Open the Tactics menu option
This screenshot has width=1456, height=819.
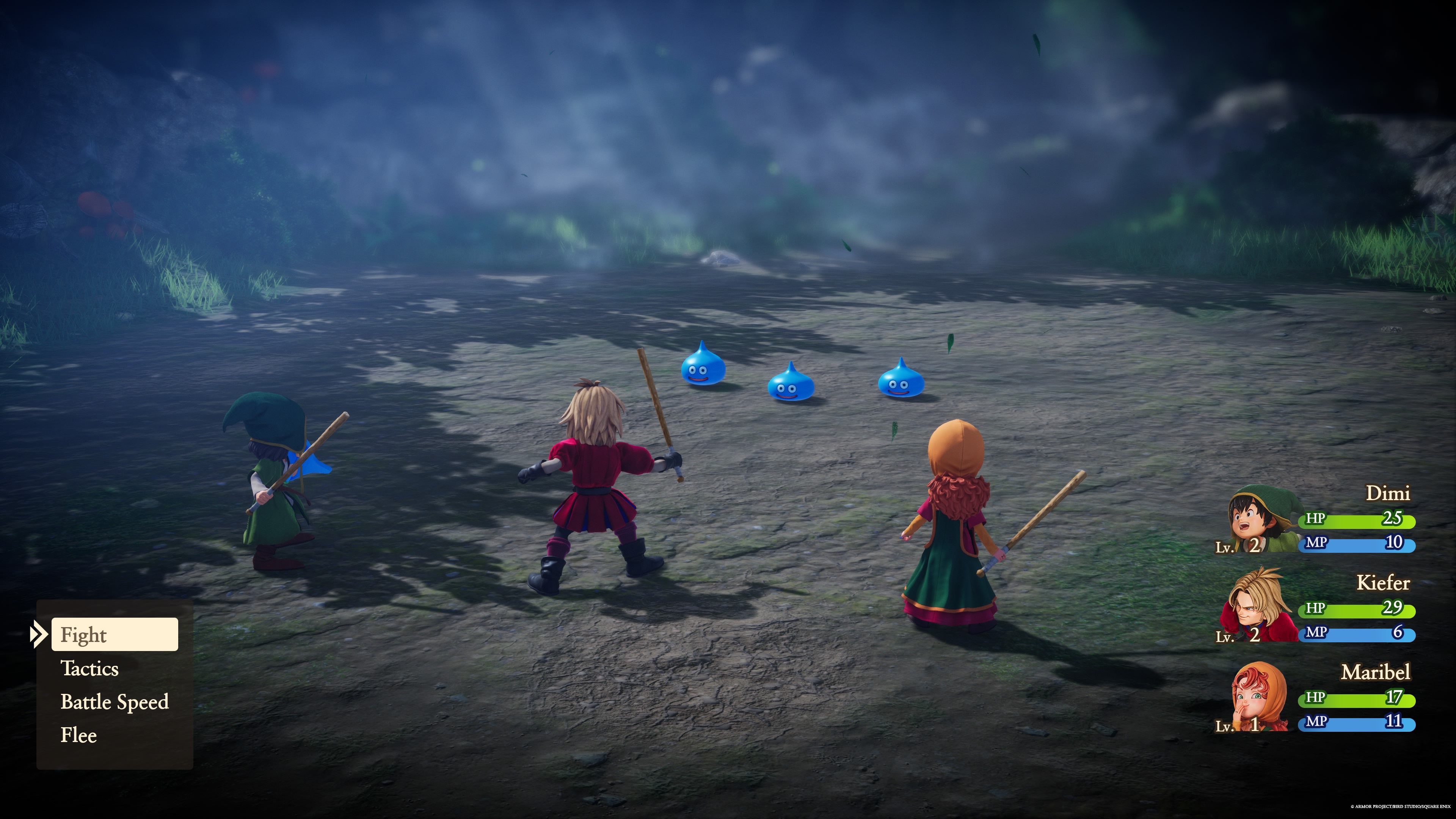point(90,669)
